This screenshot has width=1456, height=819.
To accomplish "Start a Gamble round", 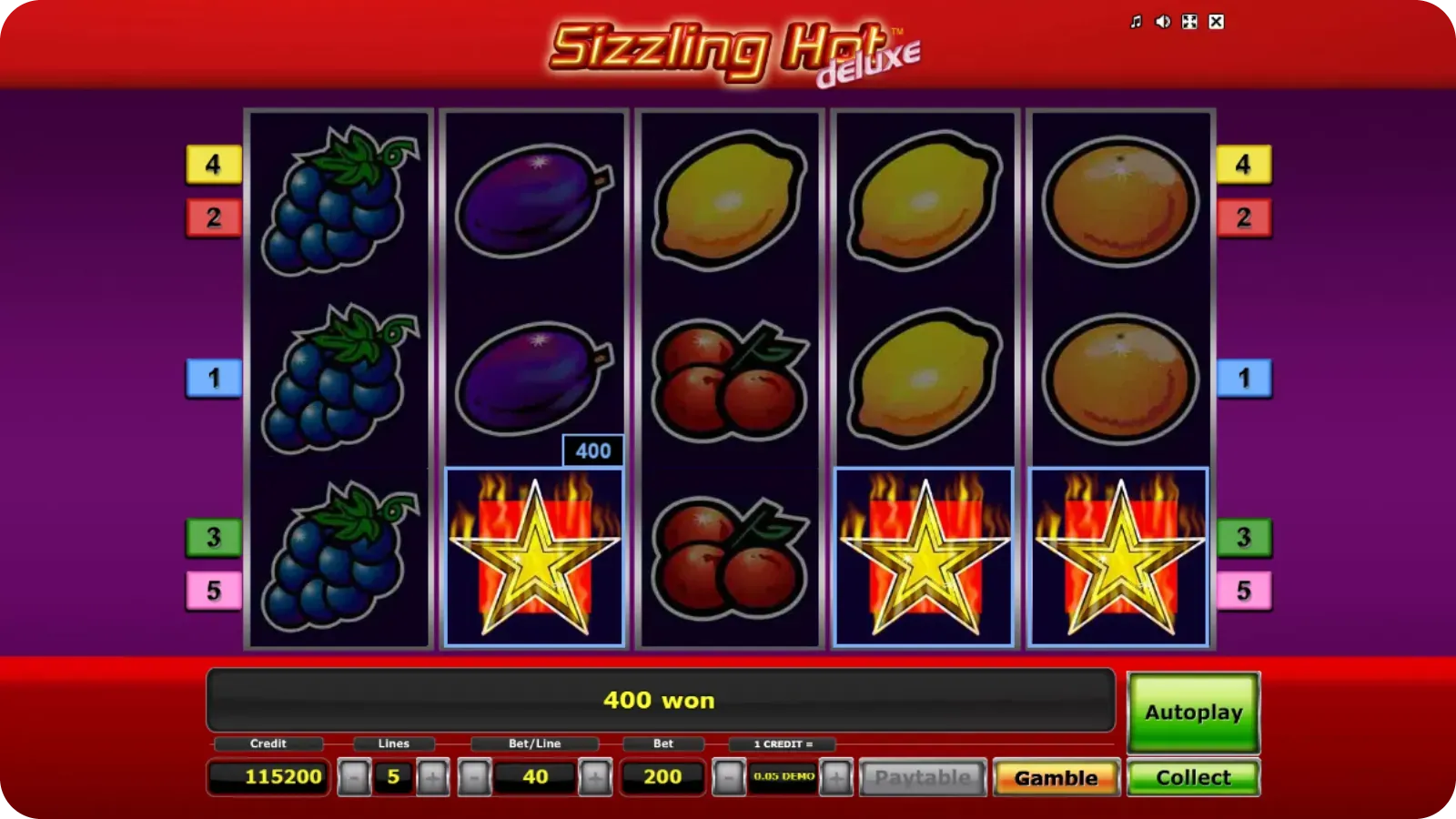I will click(1056, 777).
